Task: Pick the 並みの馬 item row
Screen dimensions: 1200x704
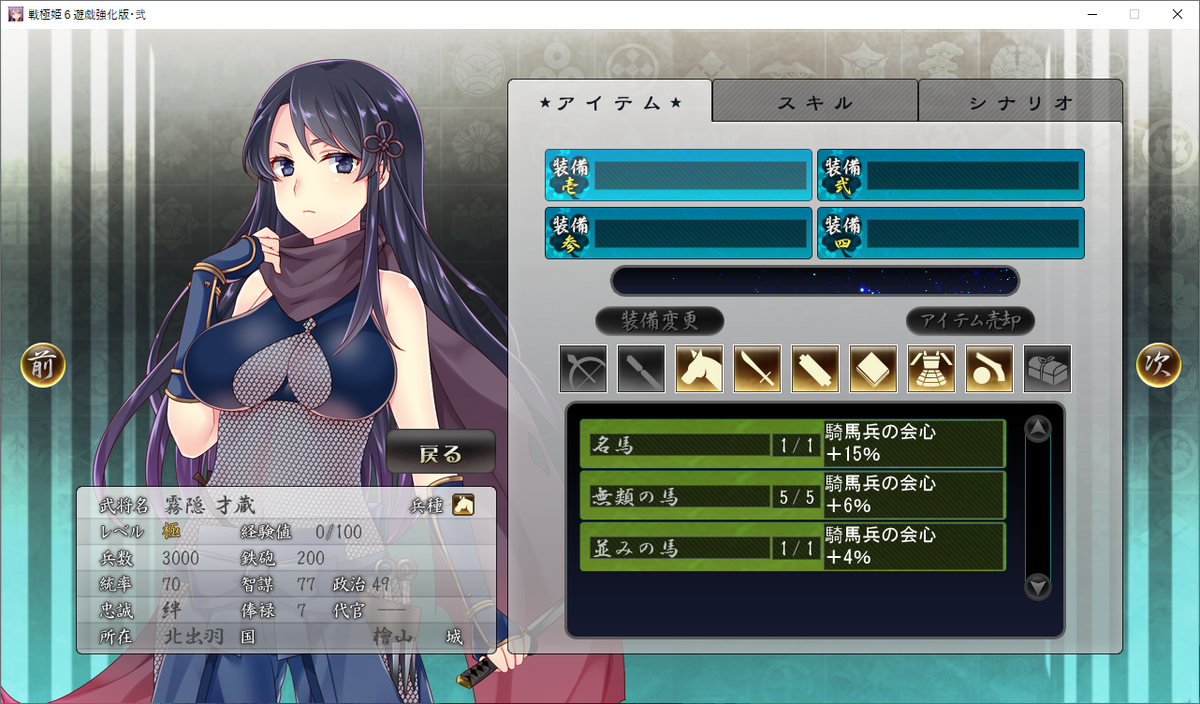Action: coord(792,547)
